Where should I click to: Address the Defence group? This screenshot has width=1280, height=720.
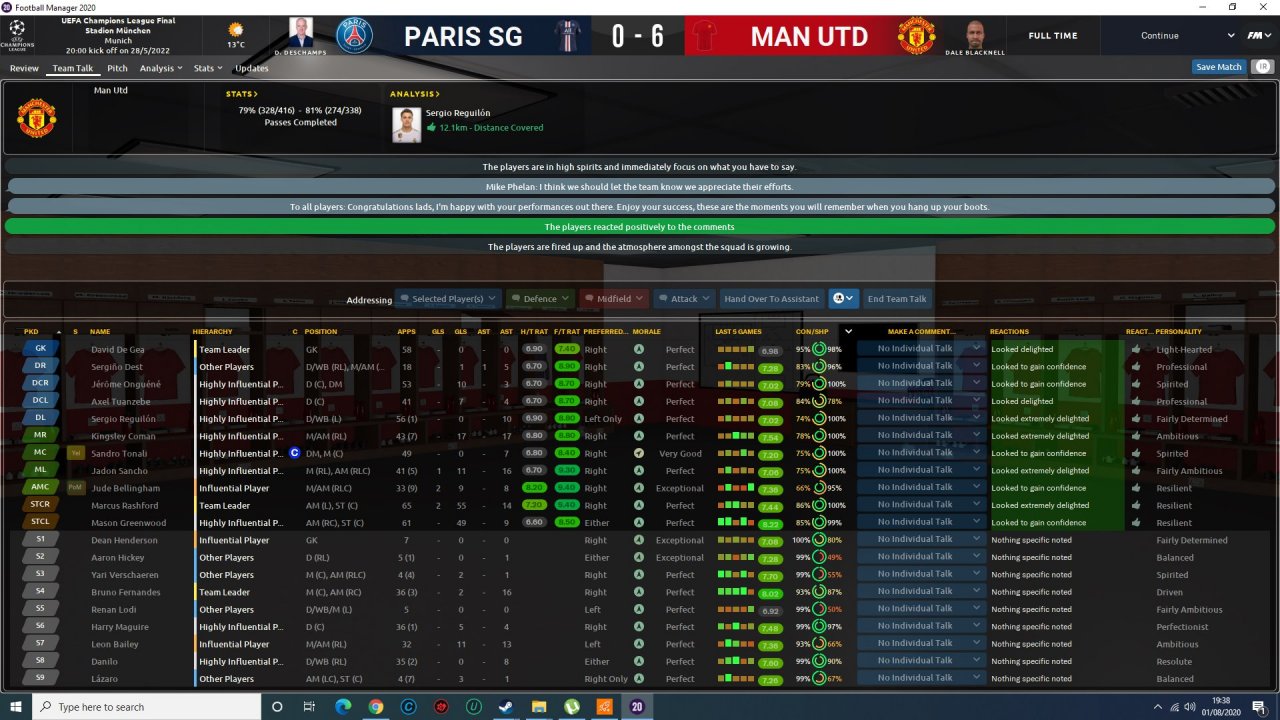(540, 299)
